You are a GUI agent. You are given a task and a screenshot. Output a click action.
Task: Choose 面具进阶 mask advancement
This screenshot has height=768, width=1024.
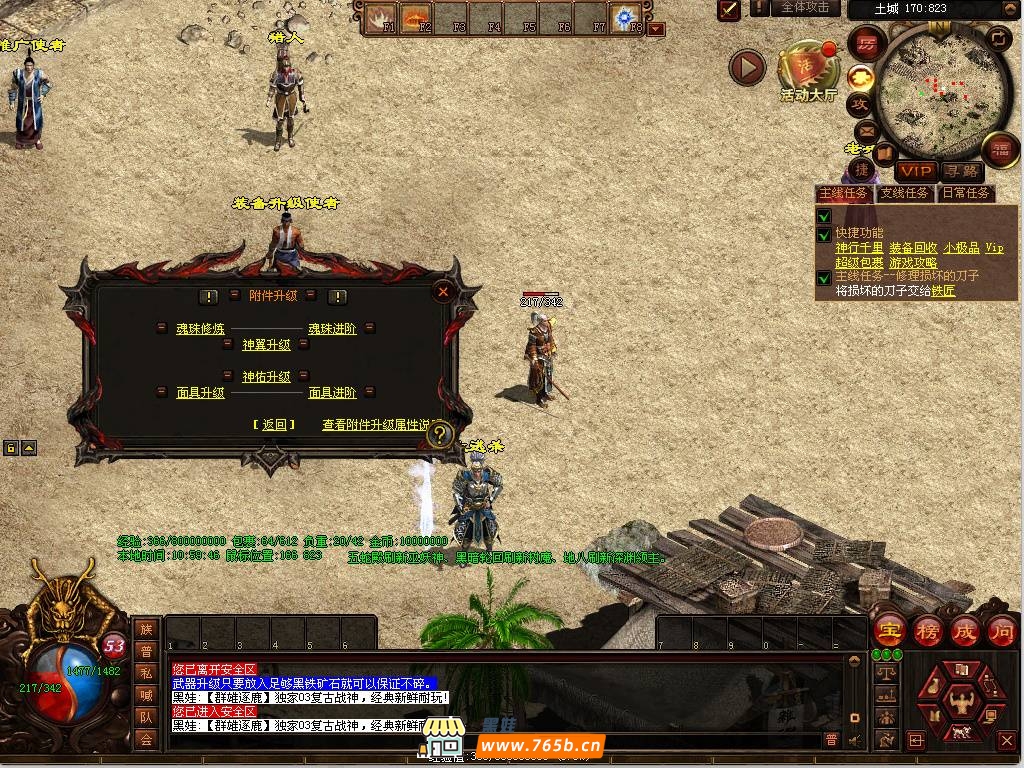tap(332, 393)
